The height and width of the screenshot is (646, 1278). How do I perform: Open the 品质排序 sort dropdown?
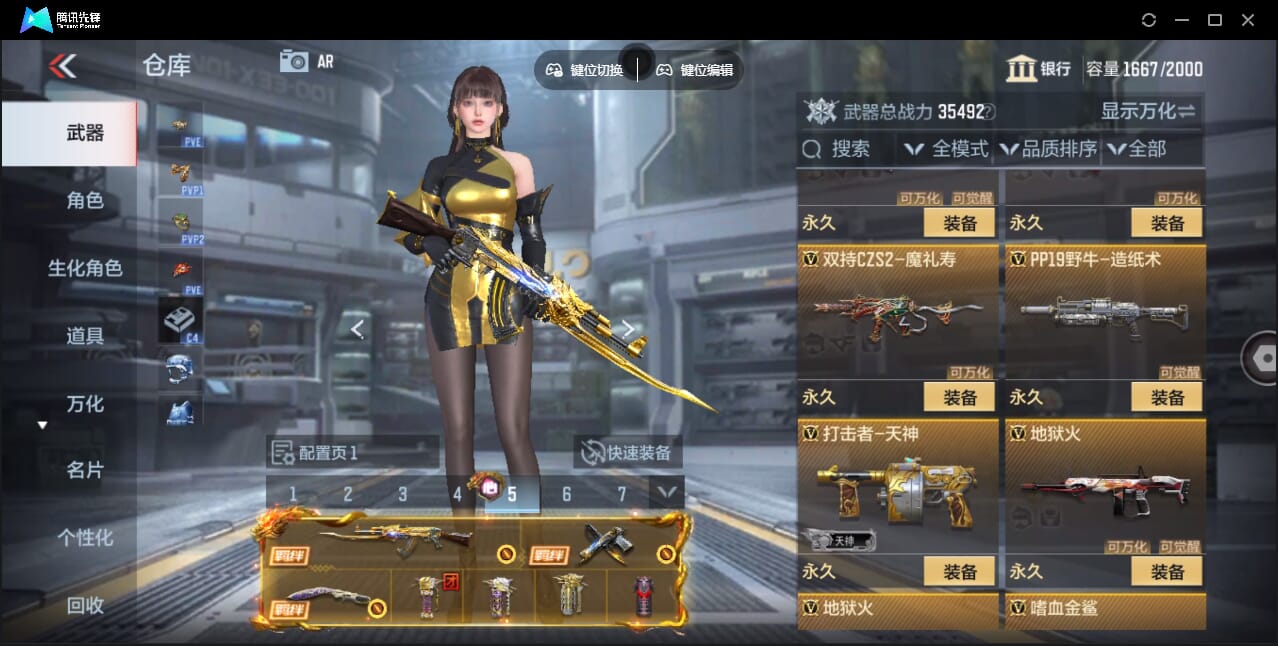(1048, 149)
